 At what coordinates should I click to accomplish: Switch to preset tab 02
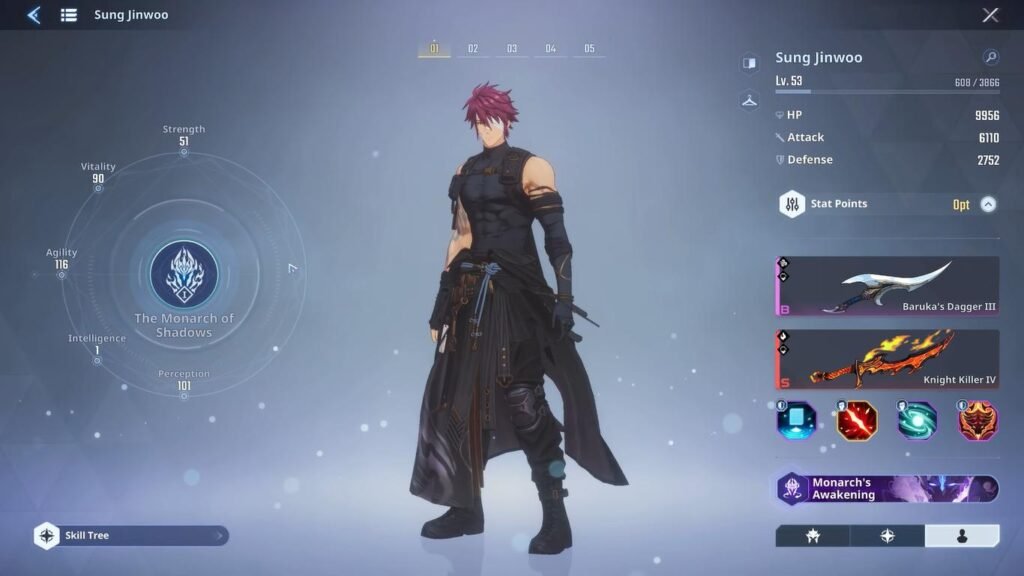(x=473, y=49)
